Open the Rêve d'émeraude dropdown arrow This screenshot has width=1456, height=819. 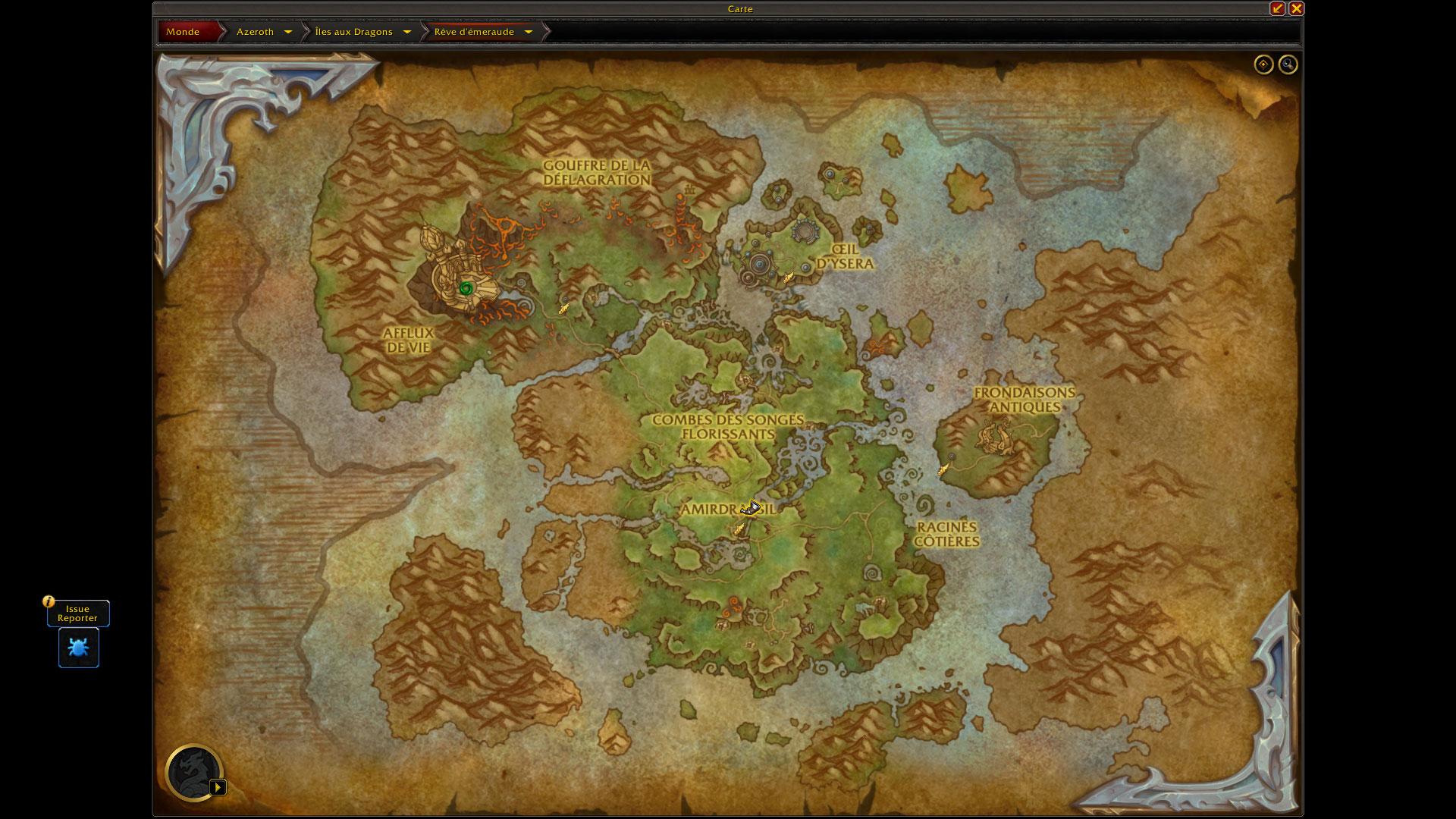coord(529,32)
